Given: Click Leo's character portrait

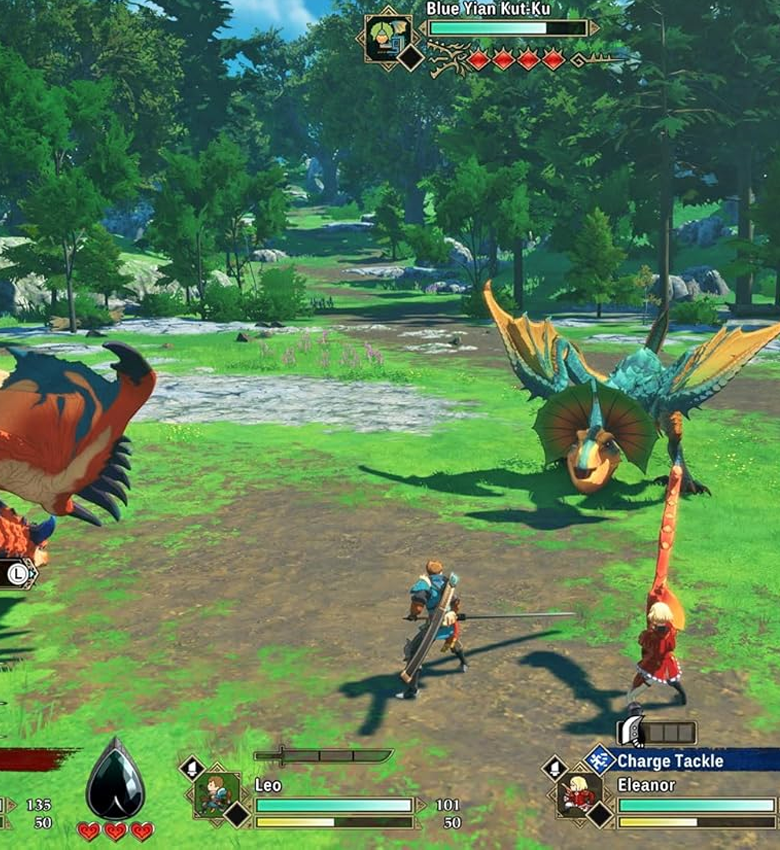Looking at the screenshot, I should coord(215,794).
